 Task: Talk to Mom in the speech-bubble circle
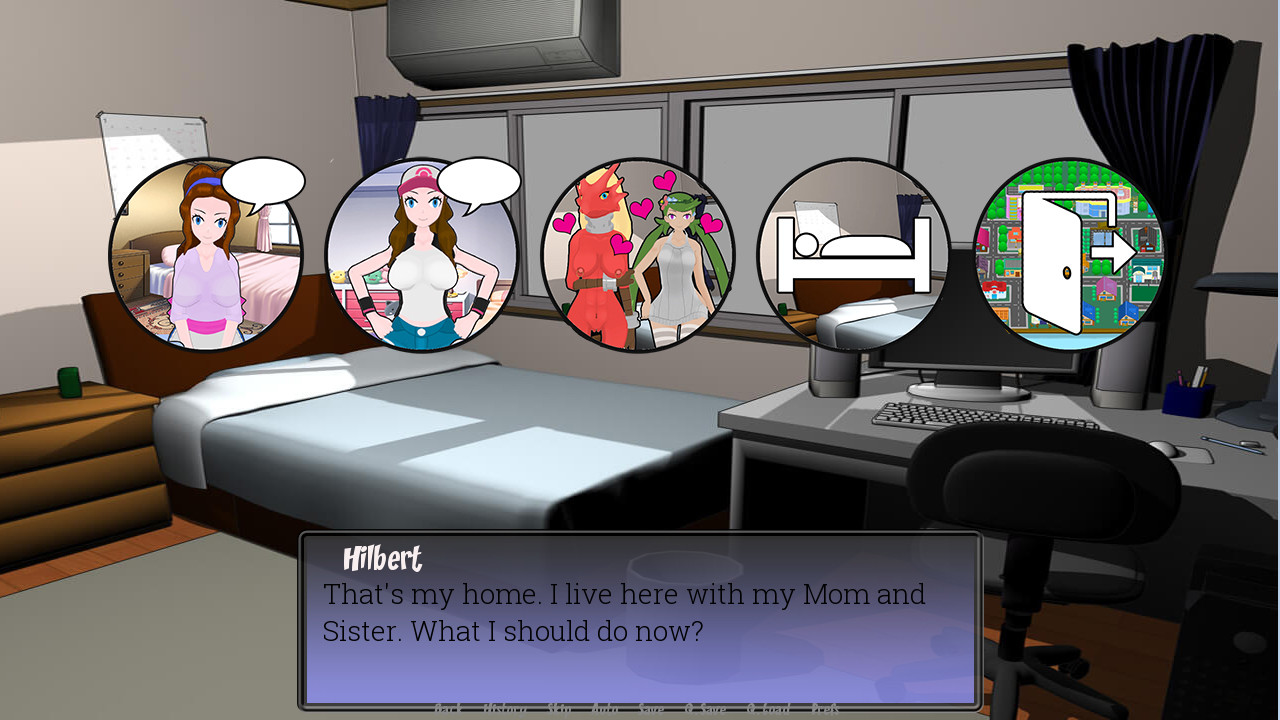tap(206, 255)
